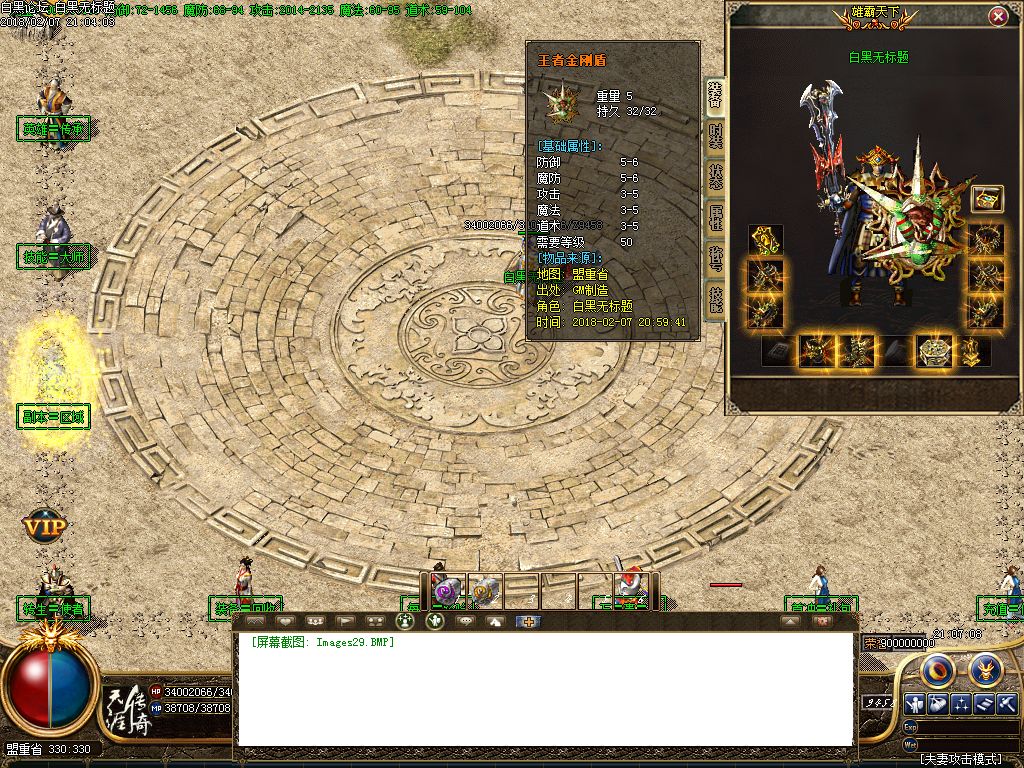Viewport: 1024px width, 768px height.
Task: Select the 称号 title tab
Action: (715, 257)
